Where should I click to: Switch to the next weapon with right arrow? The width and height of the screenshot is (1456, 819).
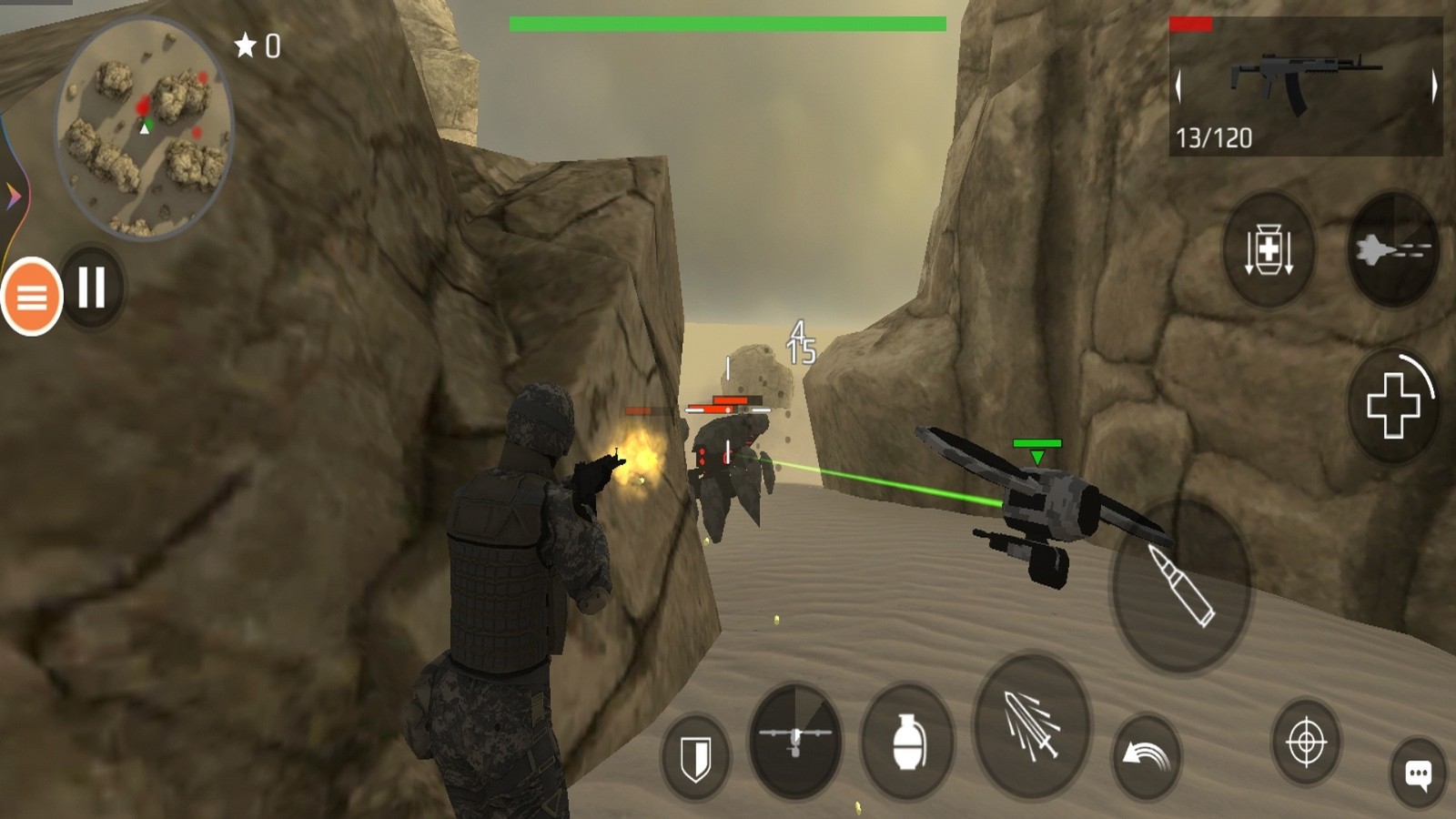tap(1433, 86)
